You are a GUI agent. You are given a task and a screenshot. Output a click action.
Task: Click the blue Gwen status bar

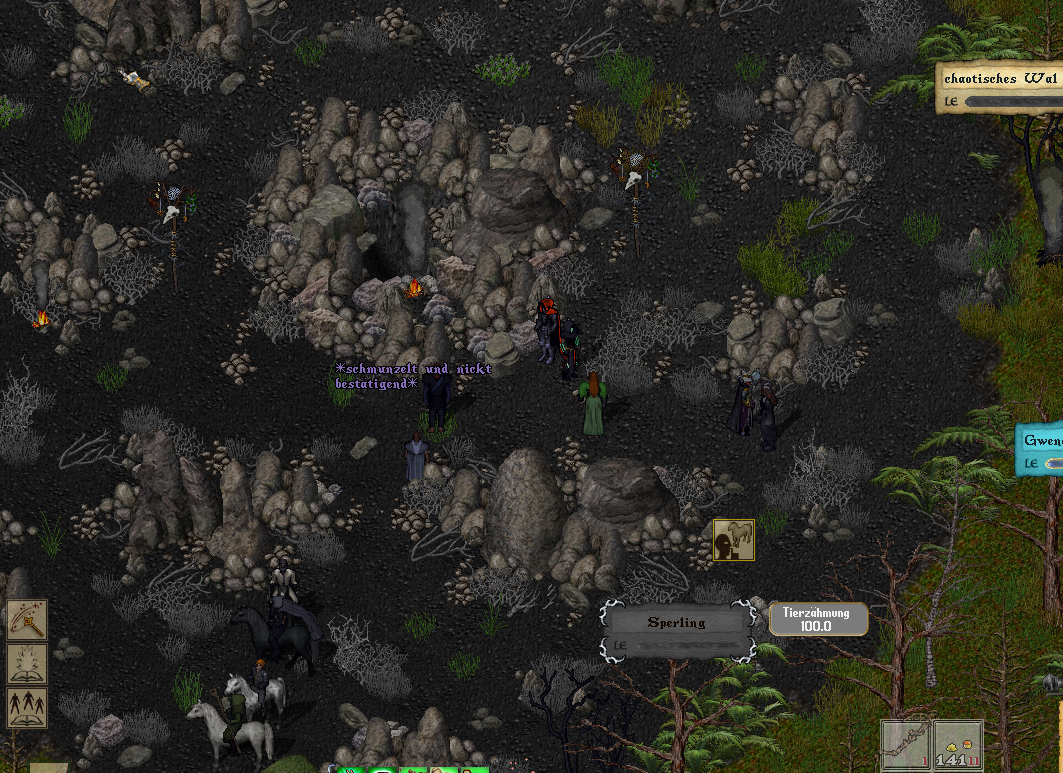pyautogui.click(x=1041, y=450)
